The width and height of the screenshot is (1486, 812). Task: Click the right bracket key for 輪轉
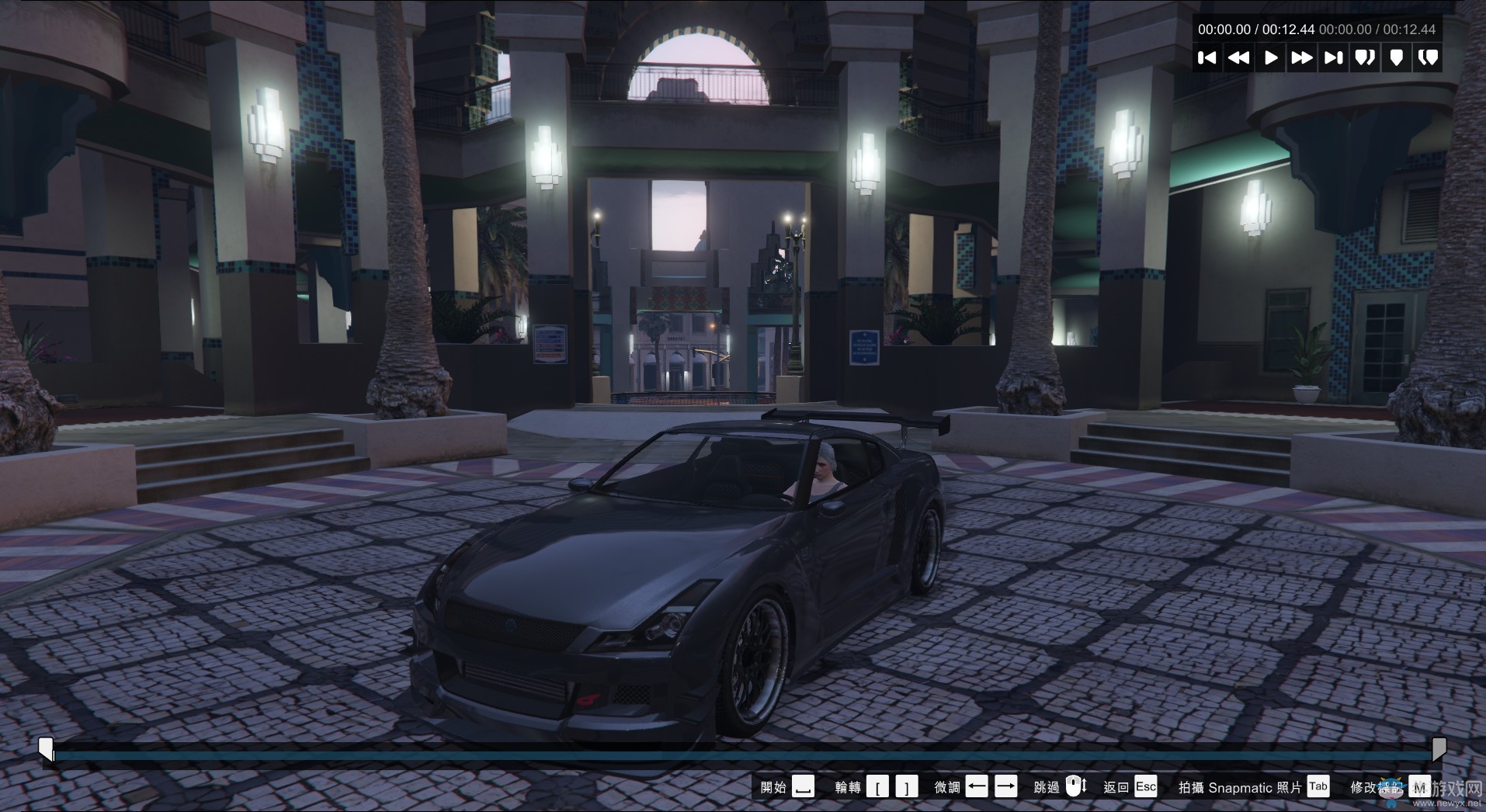coord(905,786)
